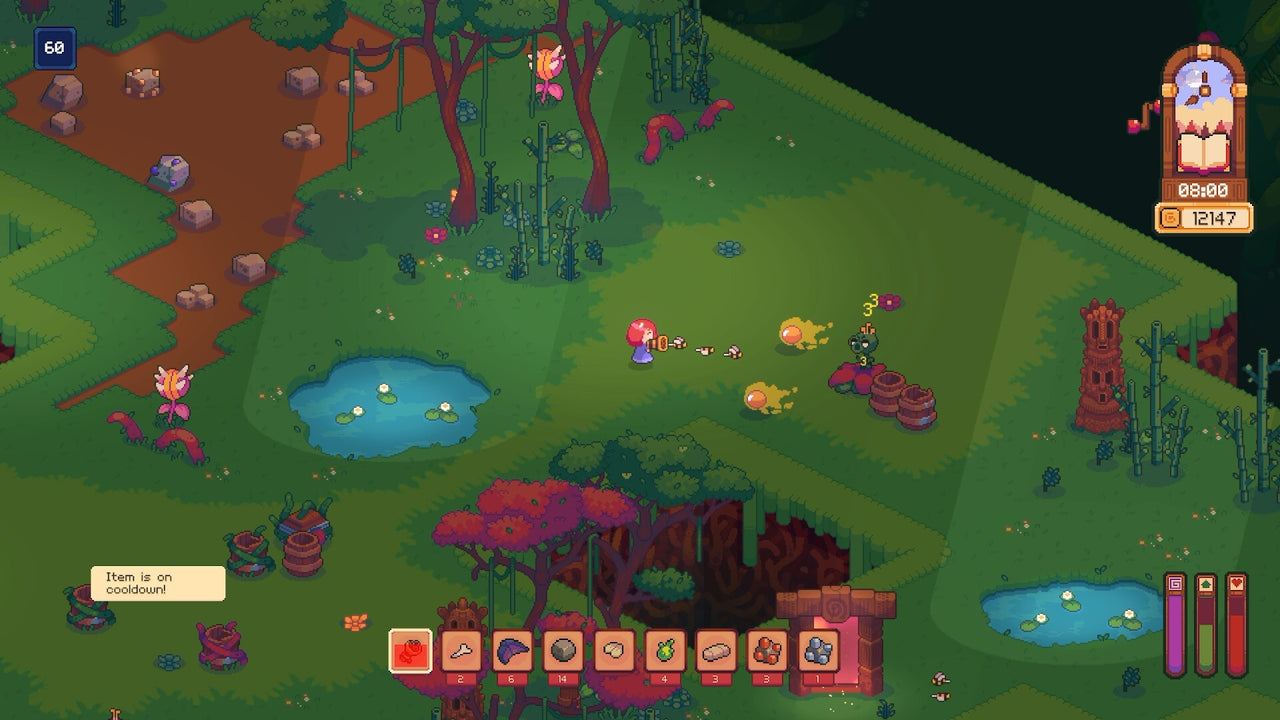Click the currently selected red flower item
Viewport: 1280px width, 720px height.
pos(410,649)
